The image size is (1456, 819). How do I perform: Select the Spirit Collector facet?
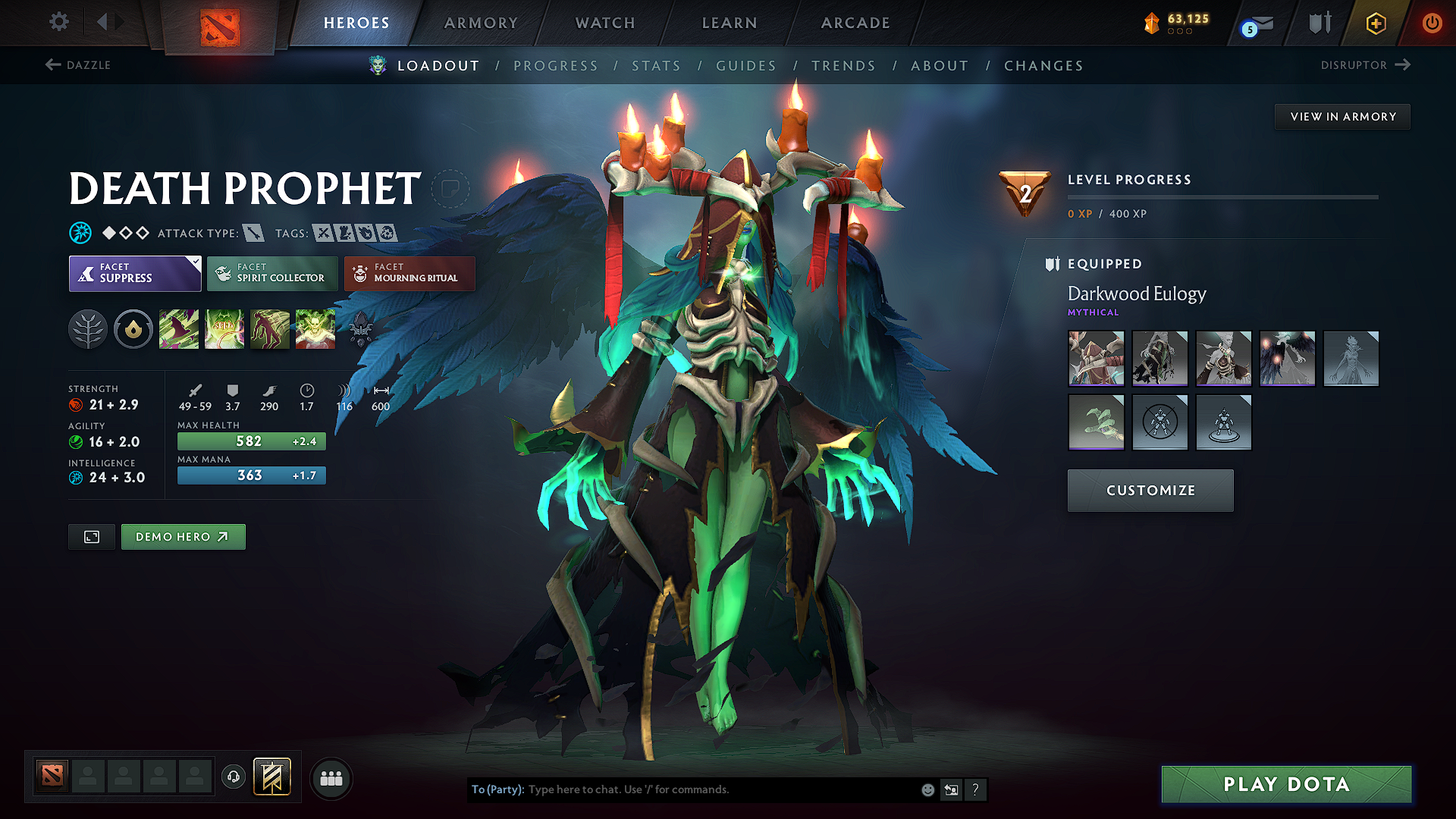coord(271,273)
